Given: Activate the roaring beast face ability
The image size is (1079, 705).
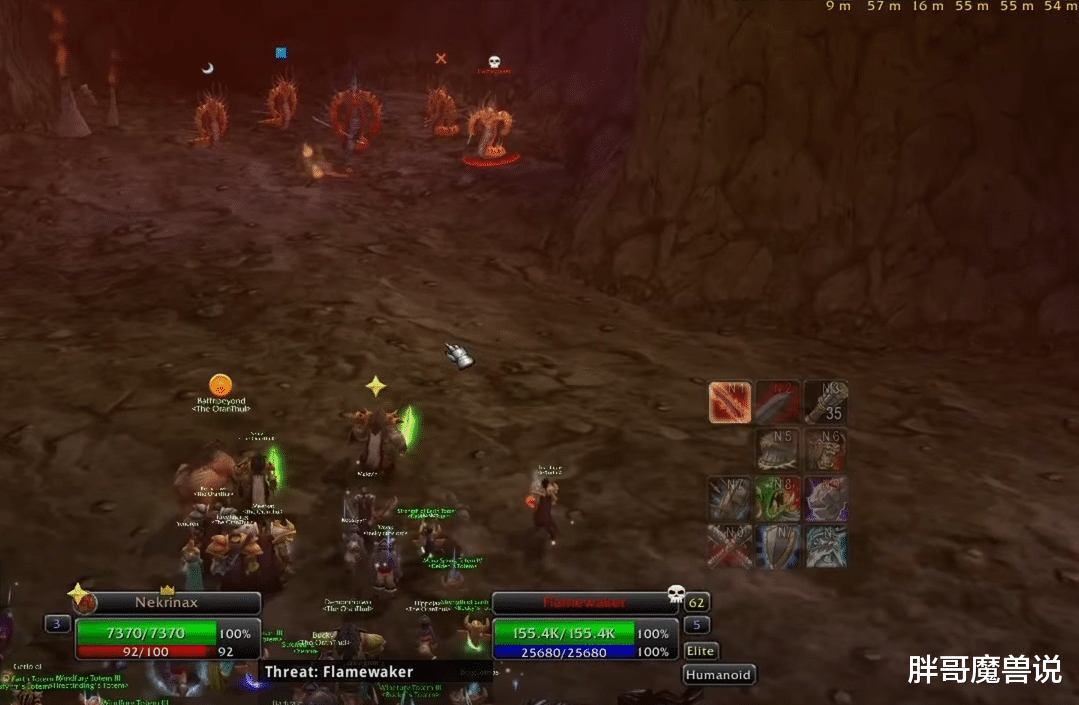Looking at the screenshot, I should coord(826,450).
